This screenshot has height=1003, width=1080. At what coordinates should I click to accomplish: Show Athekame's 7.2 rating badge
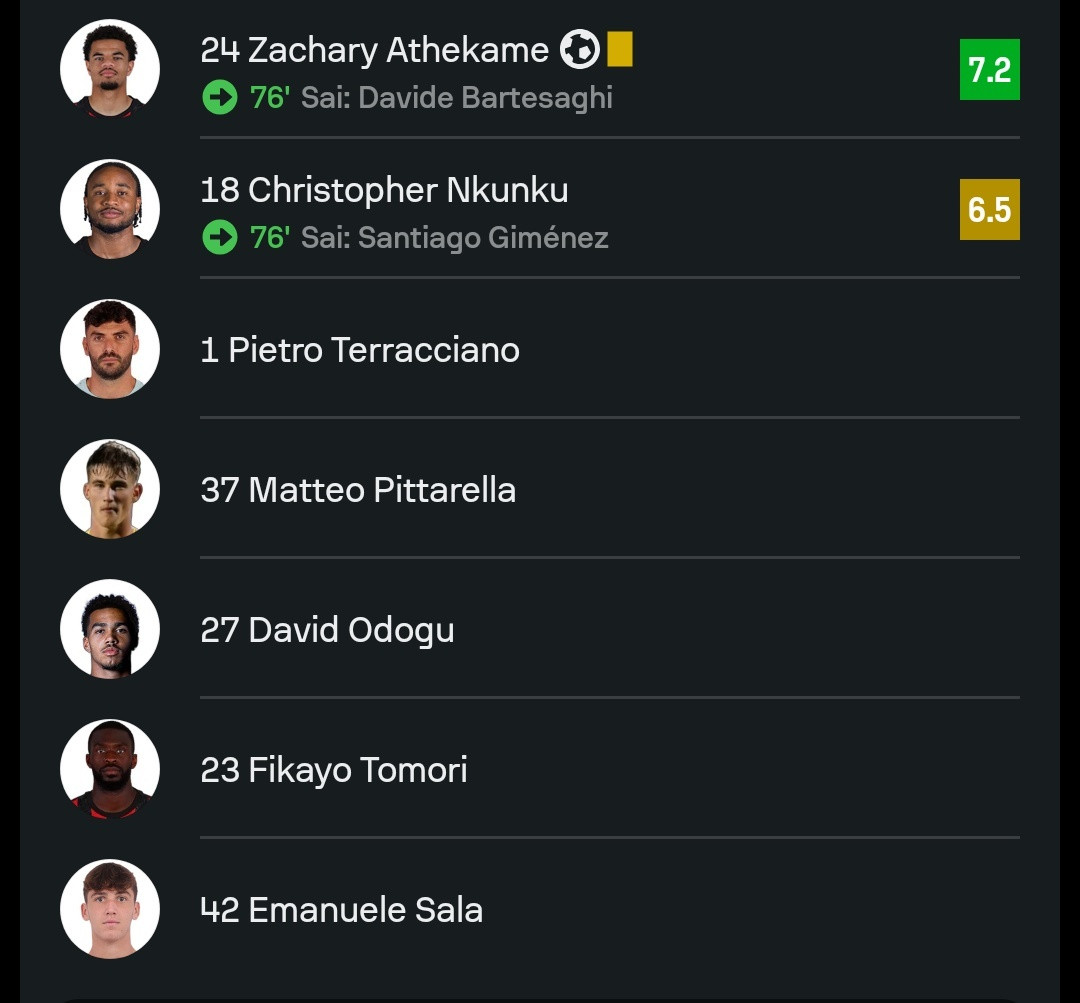tap(989, 69)
